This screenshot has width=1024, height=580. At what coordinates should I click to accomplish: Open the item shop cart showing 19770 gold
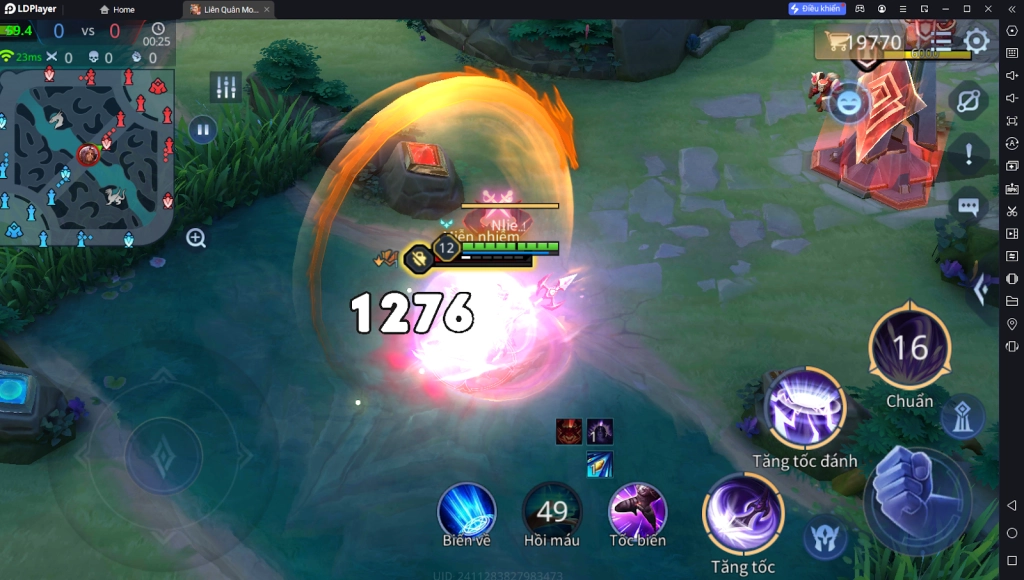[862, 43]
